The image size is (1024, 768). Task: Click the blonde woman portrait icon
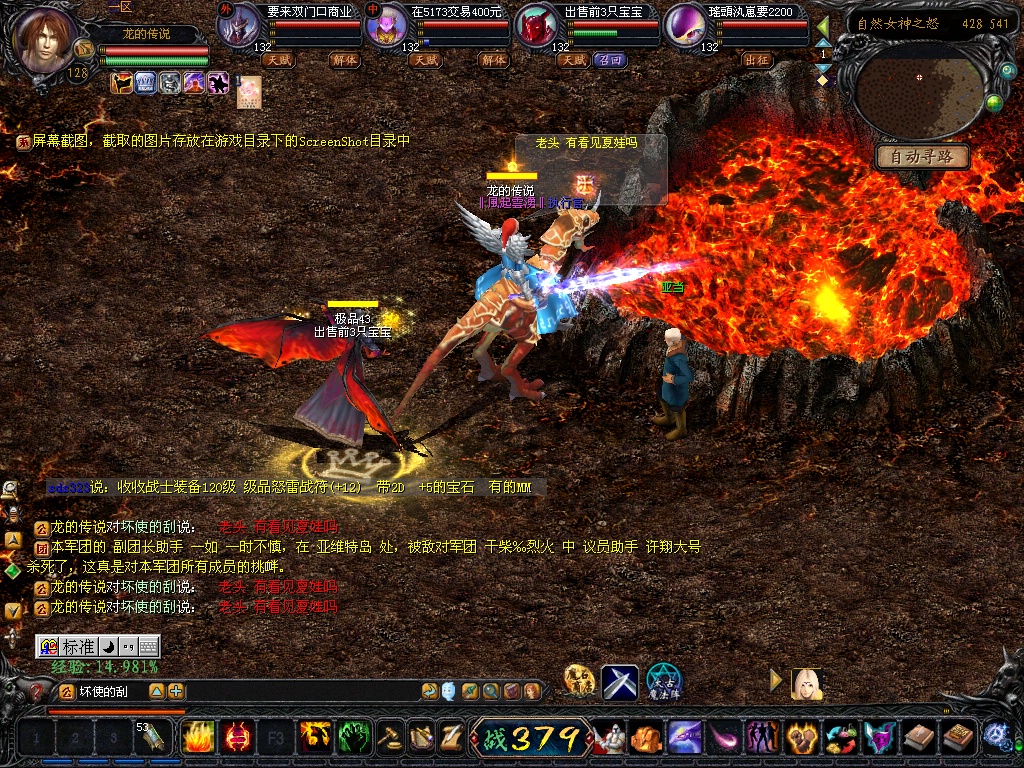pos(806,683)
